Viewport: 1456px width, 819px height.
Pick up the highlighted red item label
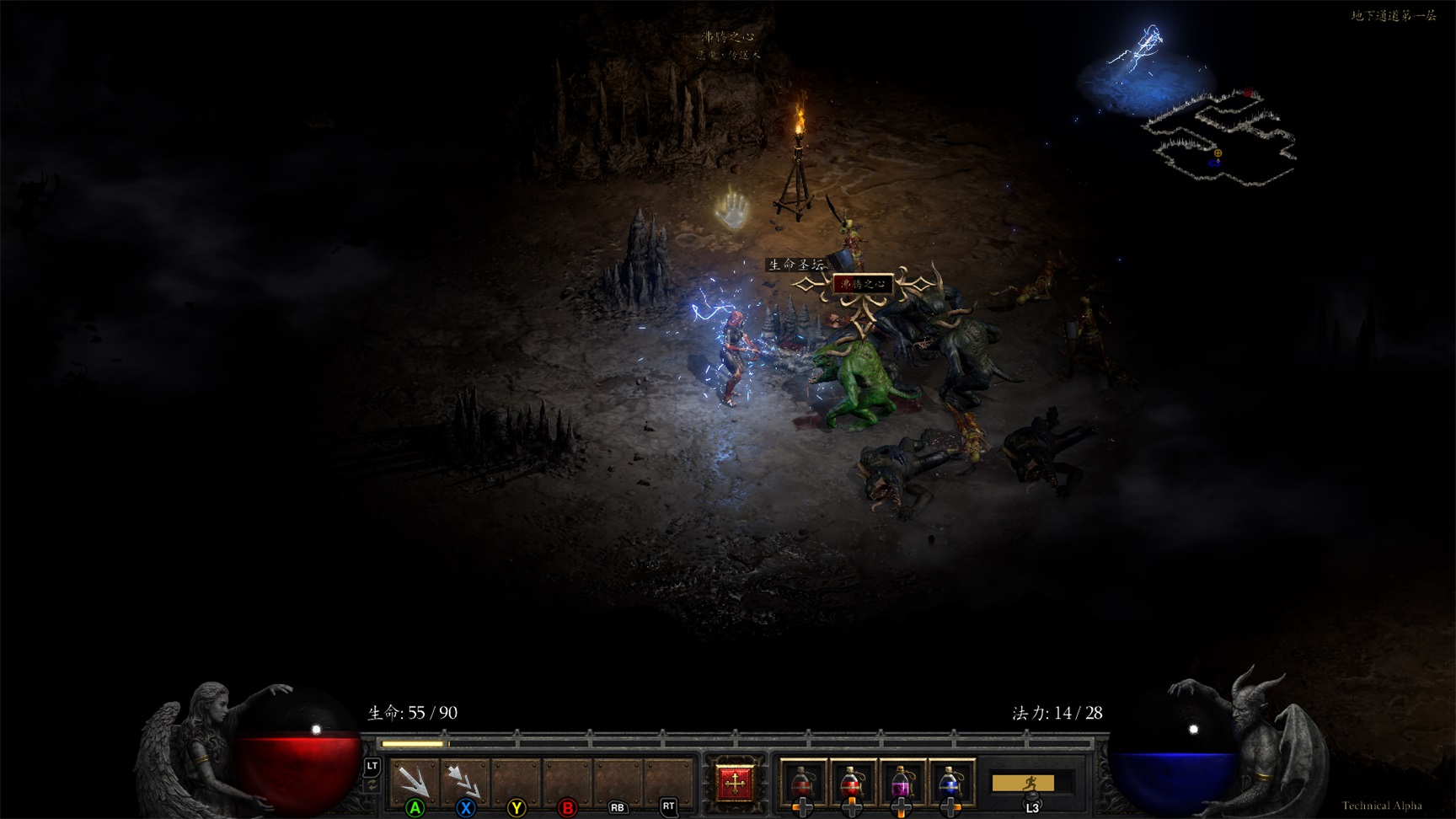click(863, 284)
